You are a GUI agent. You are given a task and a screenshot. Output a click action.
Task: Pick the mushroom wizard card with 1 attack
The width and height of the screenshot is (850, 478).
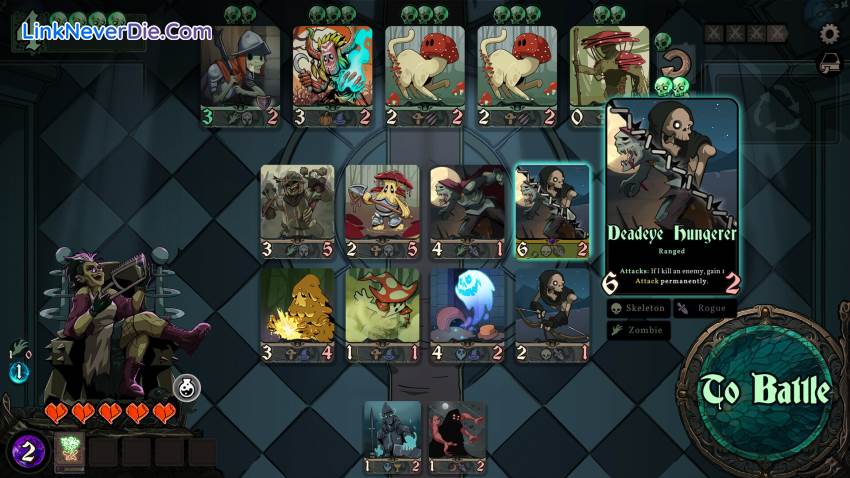382,314
